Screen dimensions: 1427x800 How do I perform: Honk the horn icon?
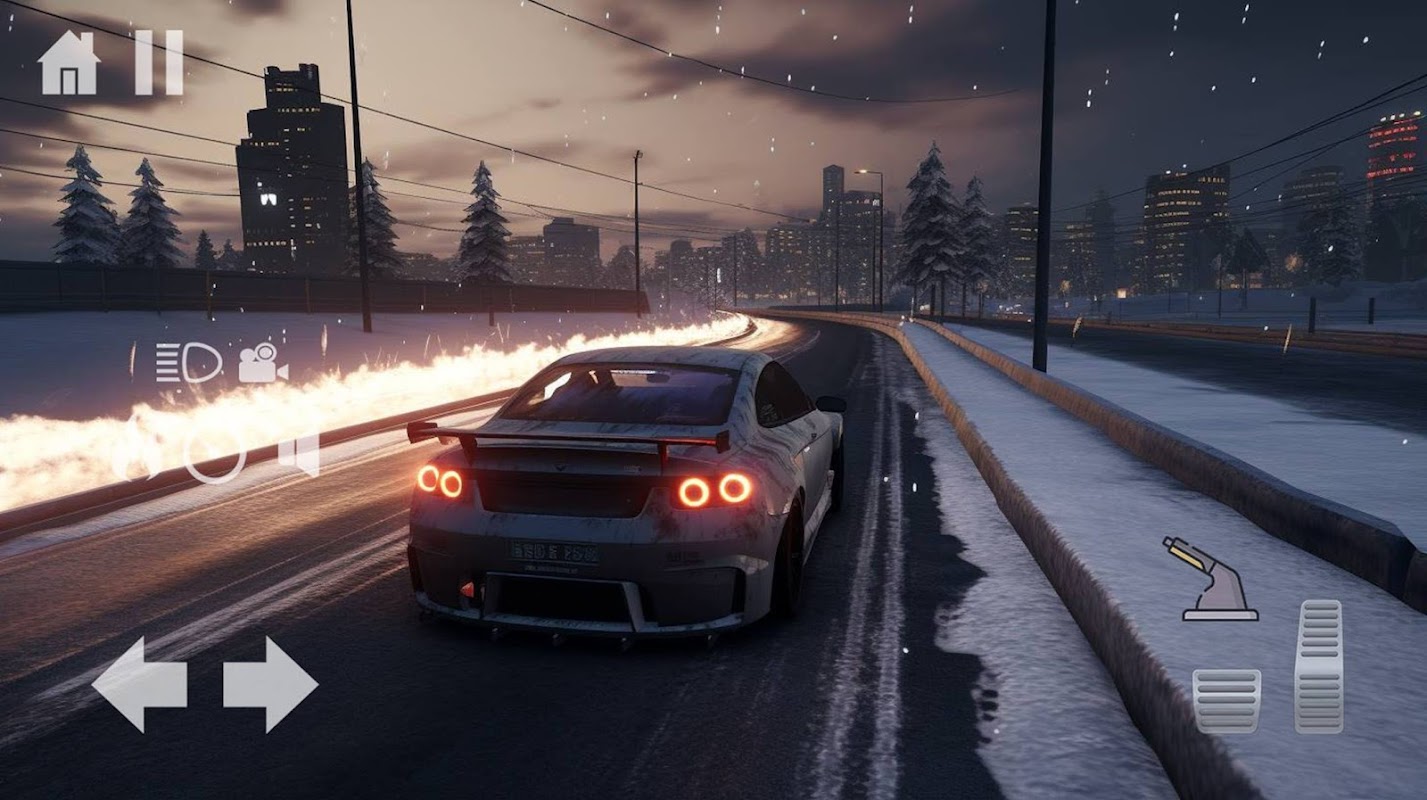point(299,453)
